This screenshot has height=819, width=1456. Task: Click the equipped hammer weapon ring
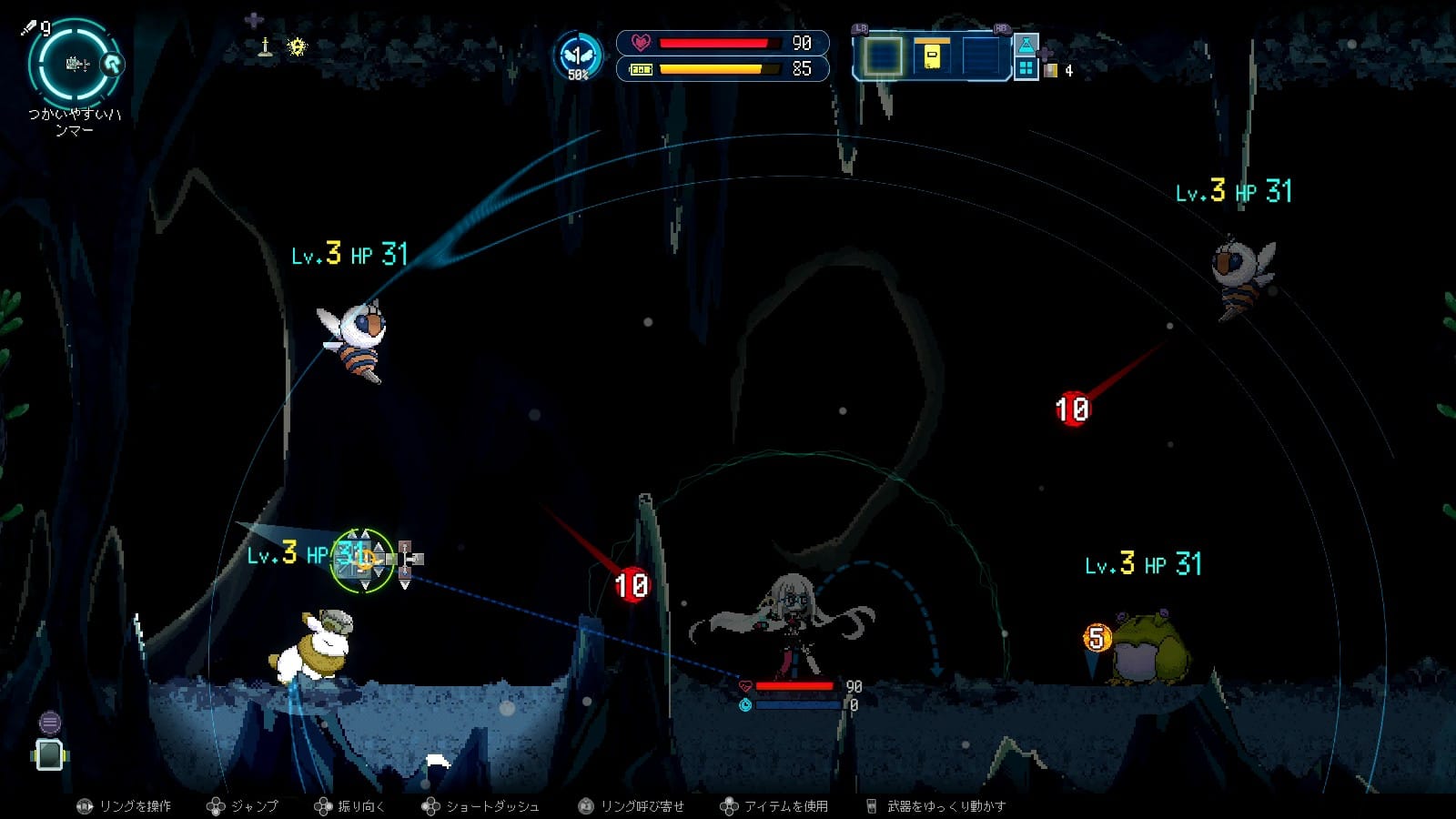coord(76,64)
